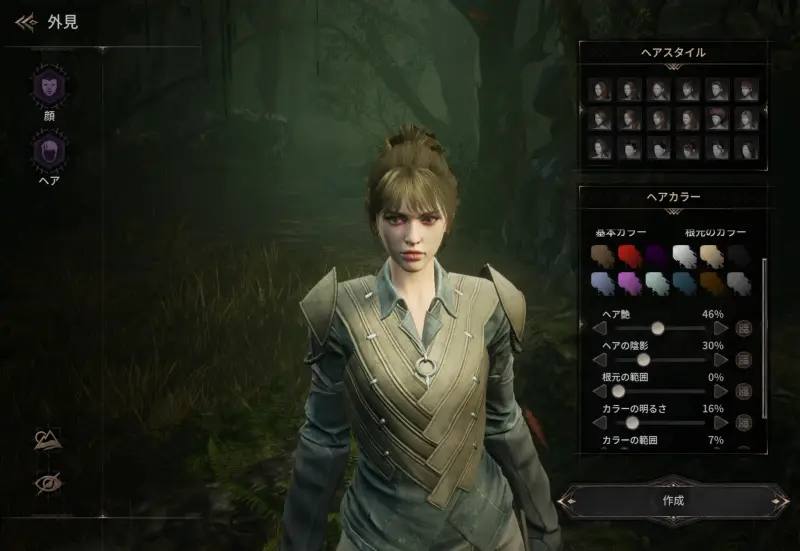Select the pink-violet hair color swatch
Viewport: 800px width, 551px height.
[628, 284]
